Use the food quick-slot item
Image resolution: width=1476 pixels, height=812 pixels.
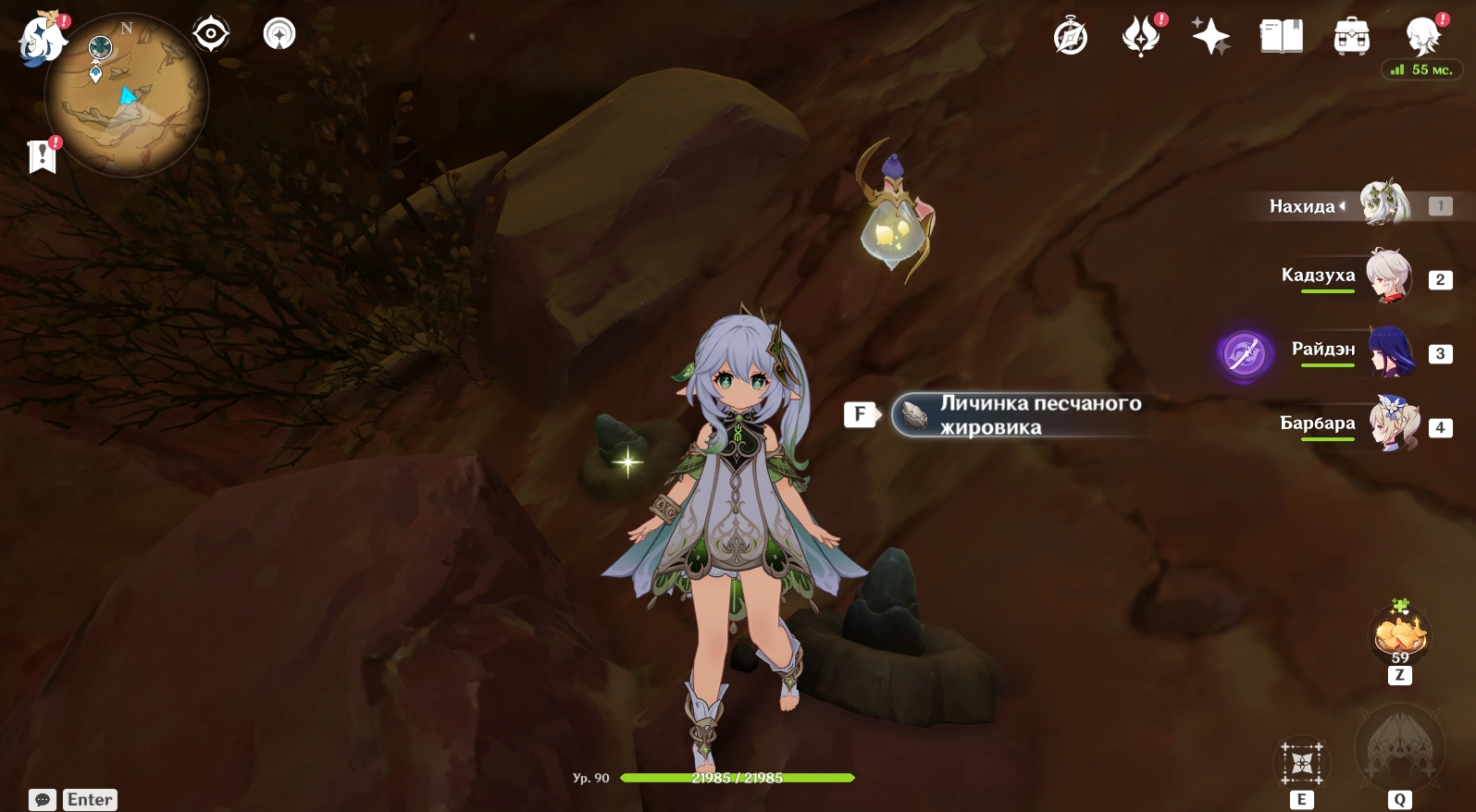tap(1400, 636)
